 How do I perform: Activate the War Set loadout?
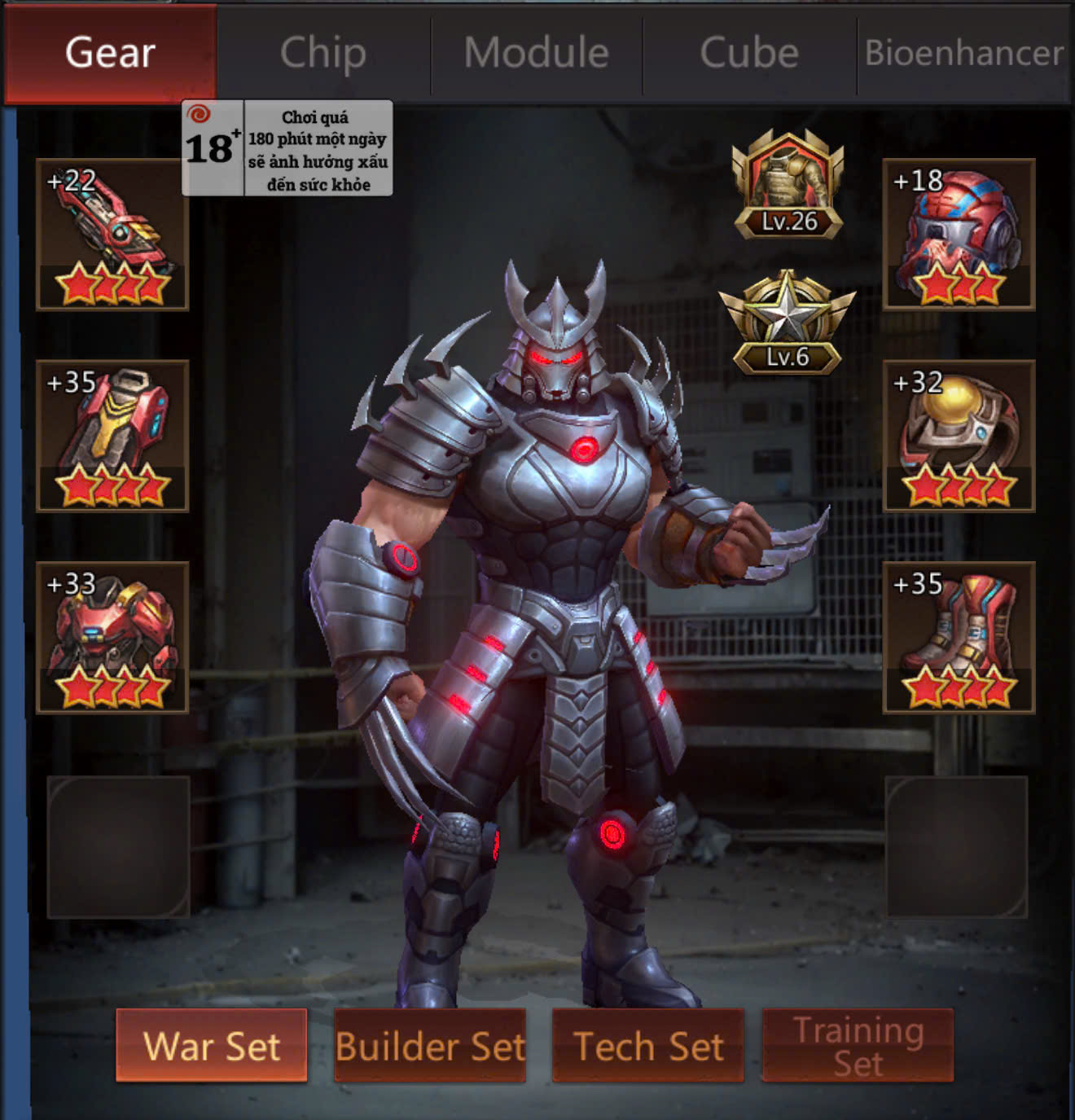213,1046
